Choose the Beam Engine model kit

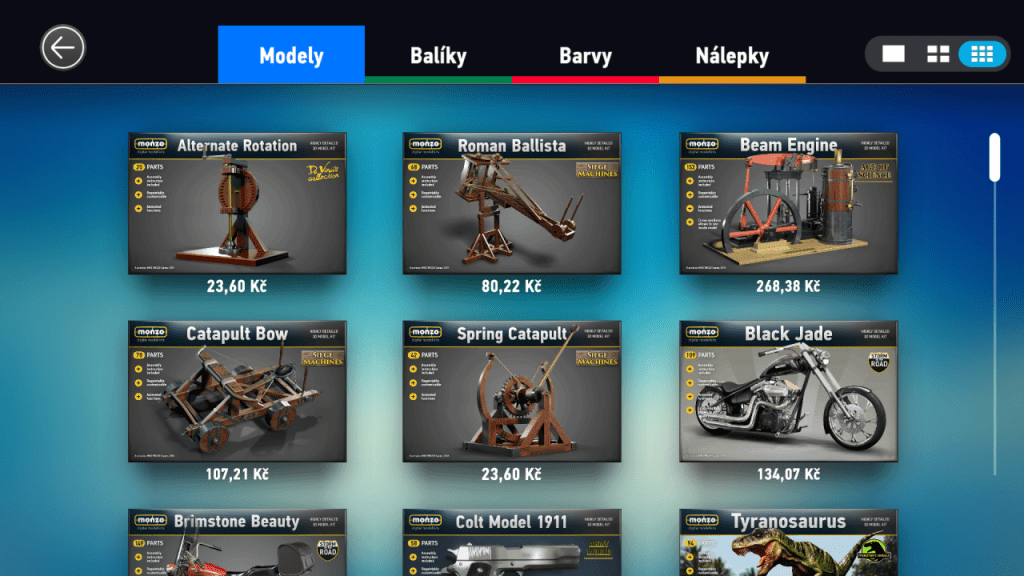788,203
